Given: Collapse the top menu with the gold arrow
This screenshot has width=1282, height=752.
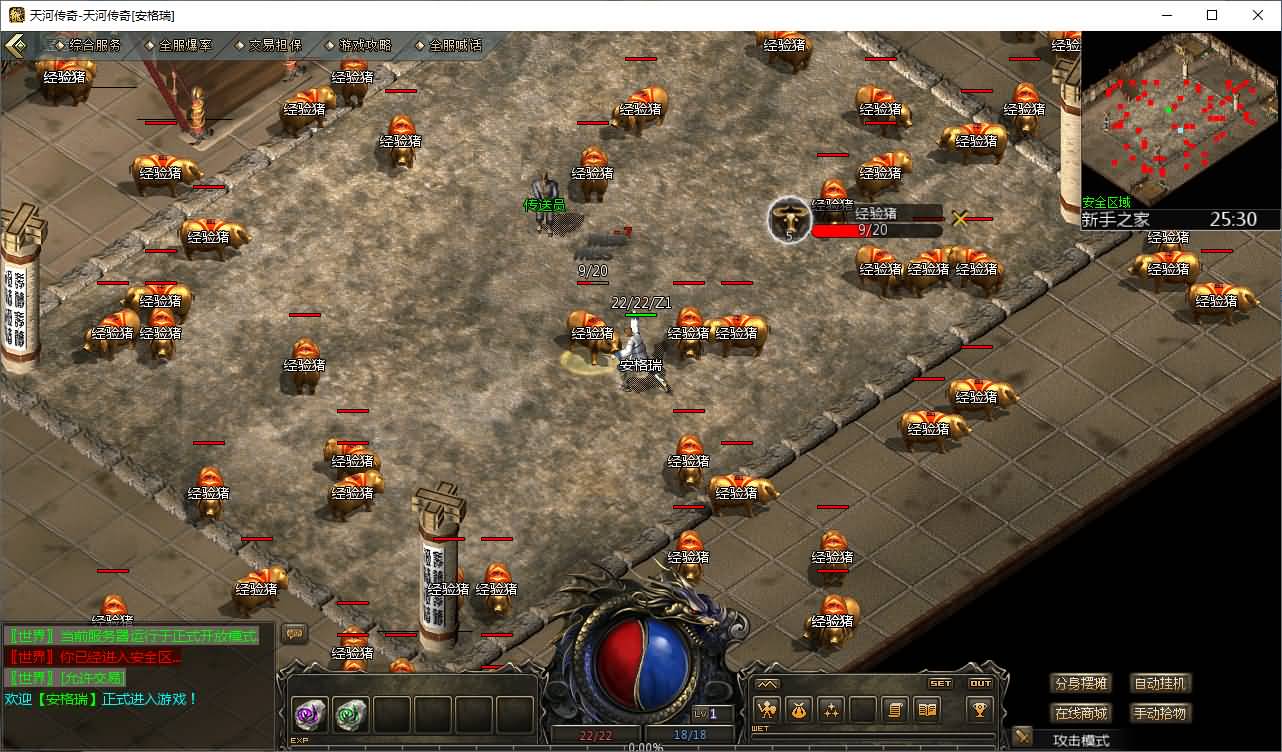Looking at the screenshot, I should (16, 46).
